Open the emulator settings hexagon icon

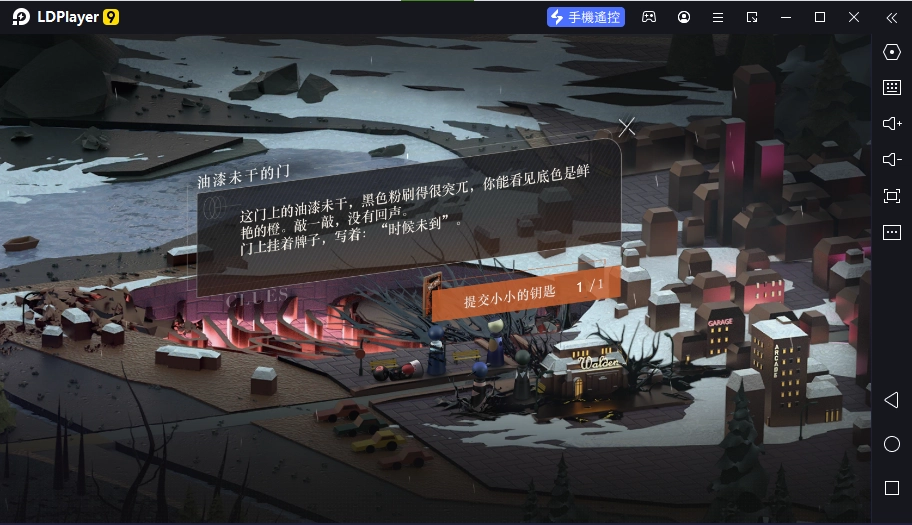pyautogui.click(x=892, y=52)
